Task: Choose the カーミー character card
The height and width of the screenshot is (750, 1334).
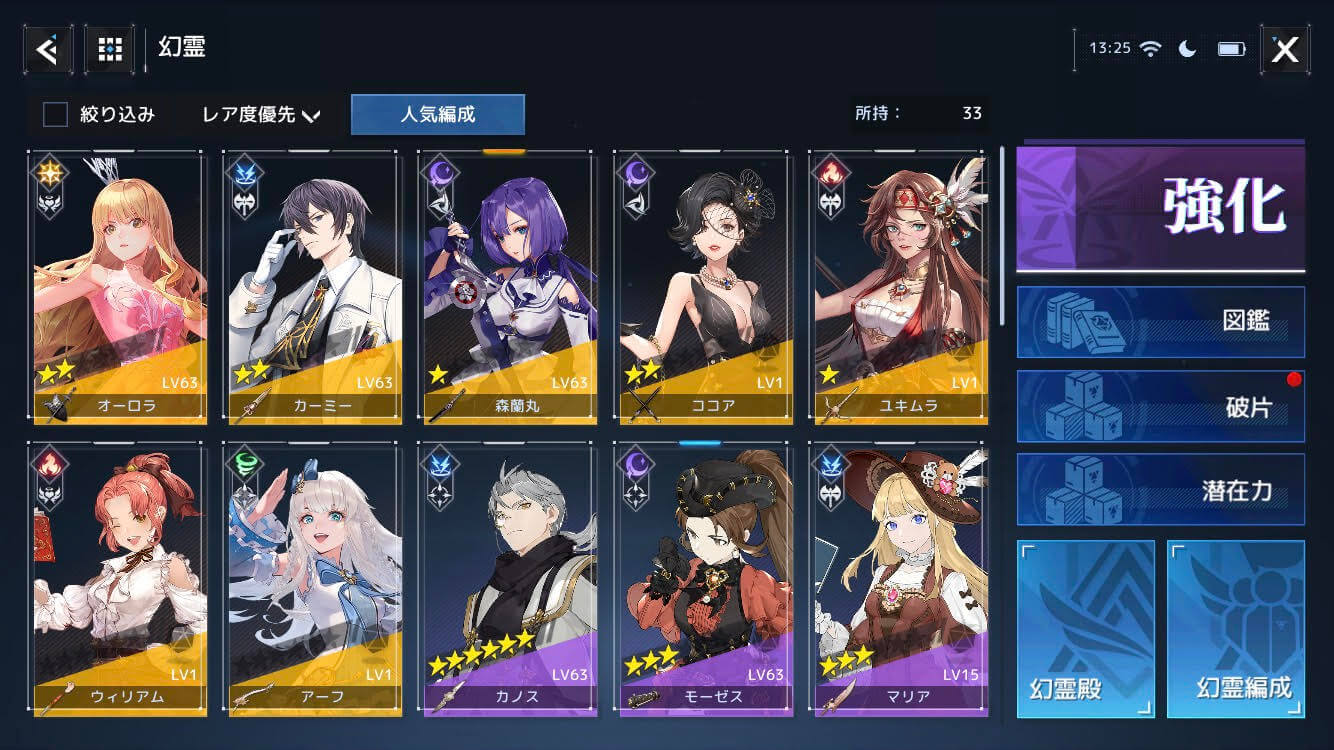Action: 313,287
